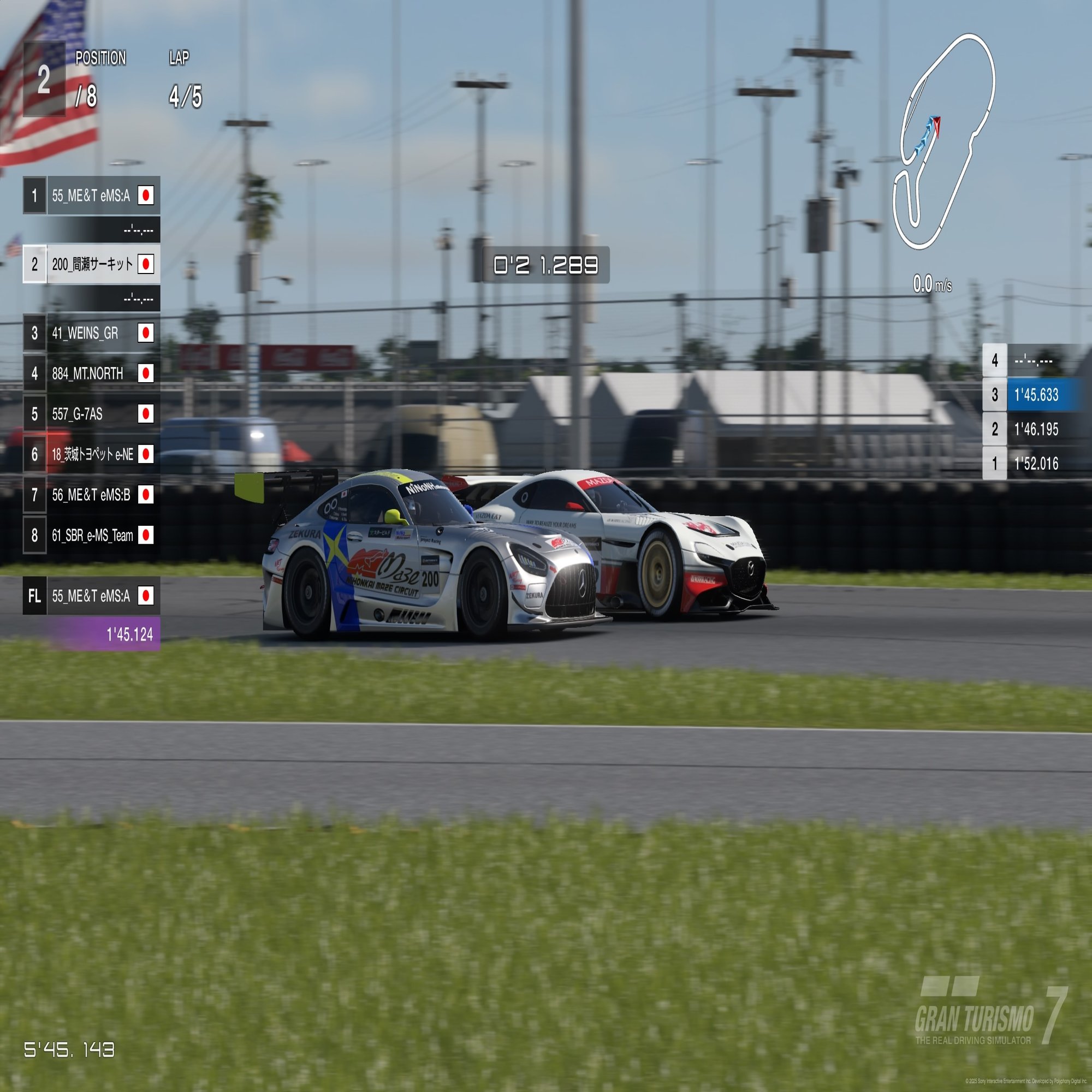Select leaderboard row 55_ME&T eMS:A in first place

click(x=92, y=195)
